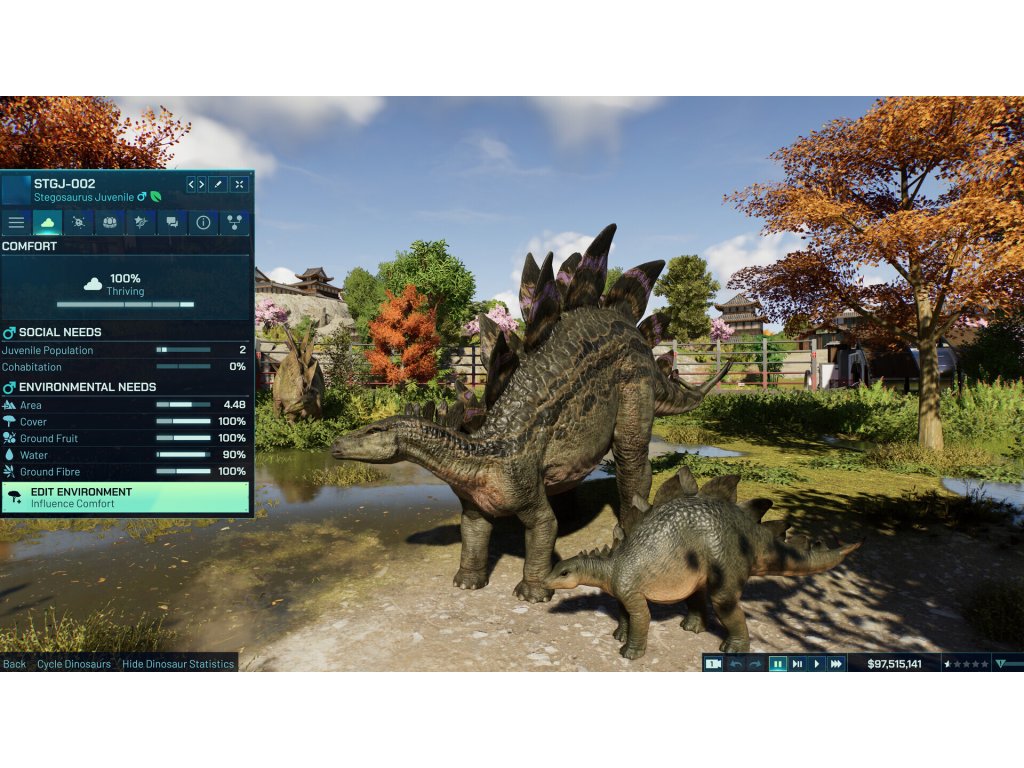View the family tree tab

(234, 222)
